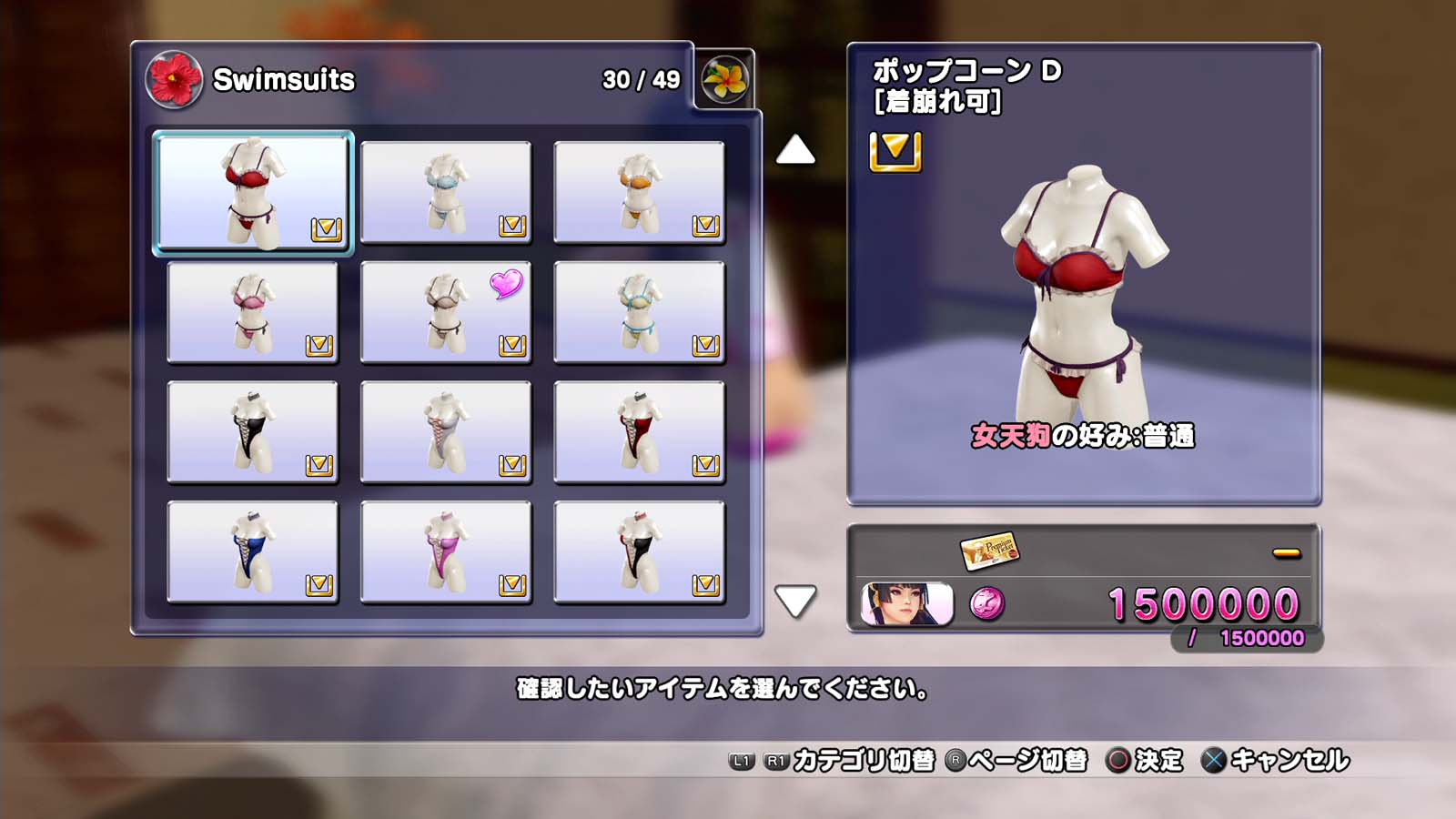Click the down arrow to page down

[795, 601]
